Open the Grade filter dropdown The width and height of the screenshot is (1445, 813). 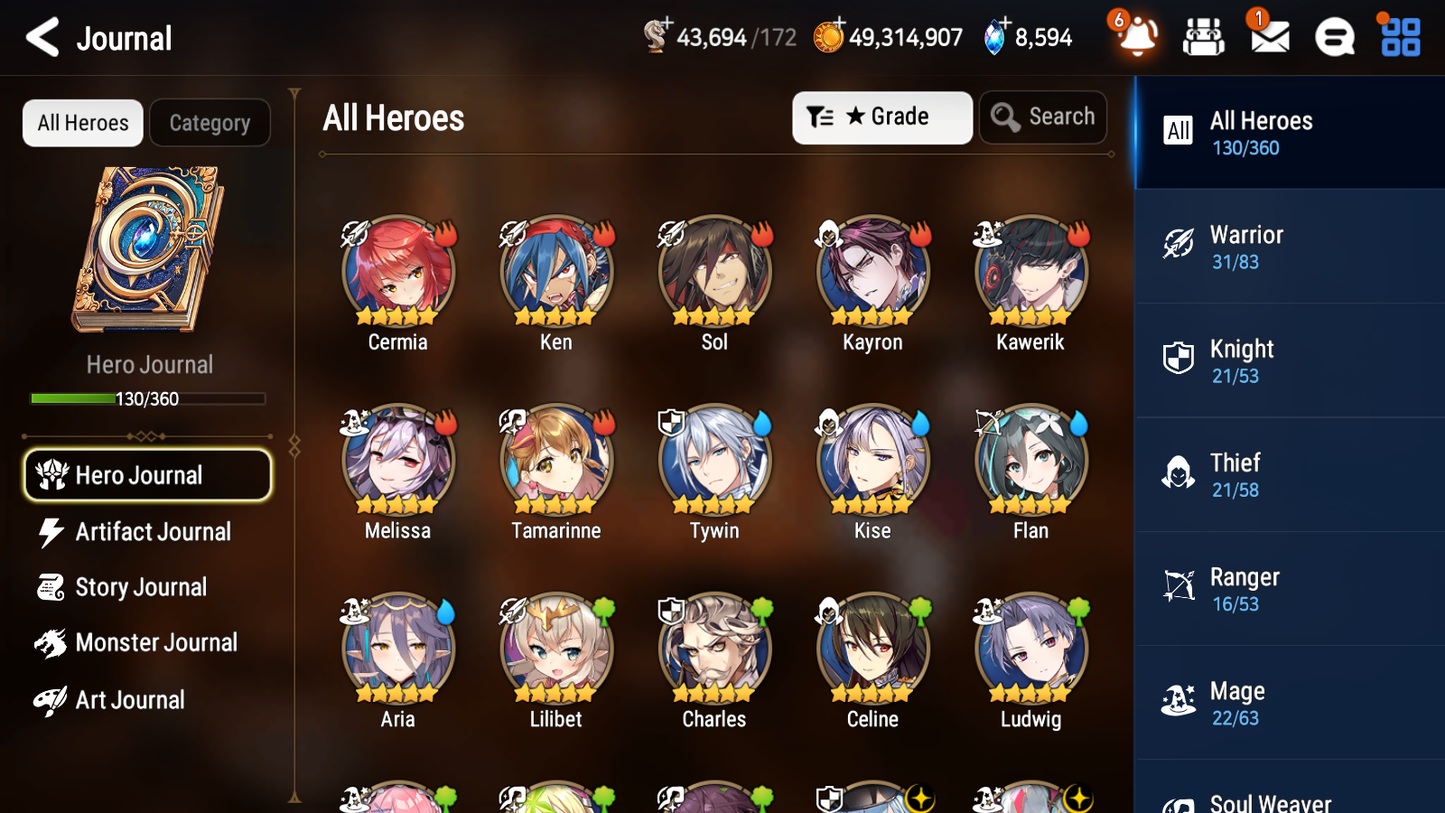click(882, 117)
